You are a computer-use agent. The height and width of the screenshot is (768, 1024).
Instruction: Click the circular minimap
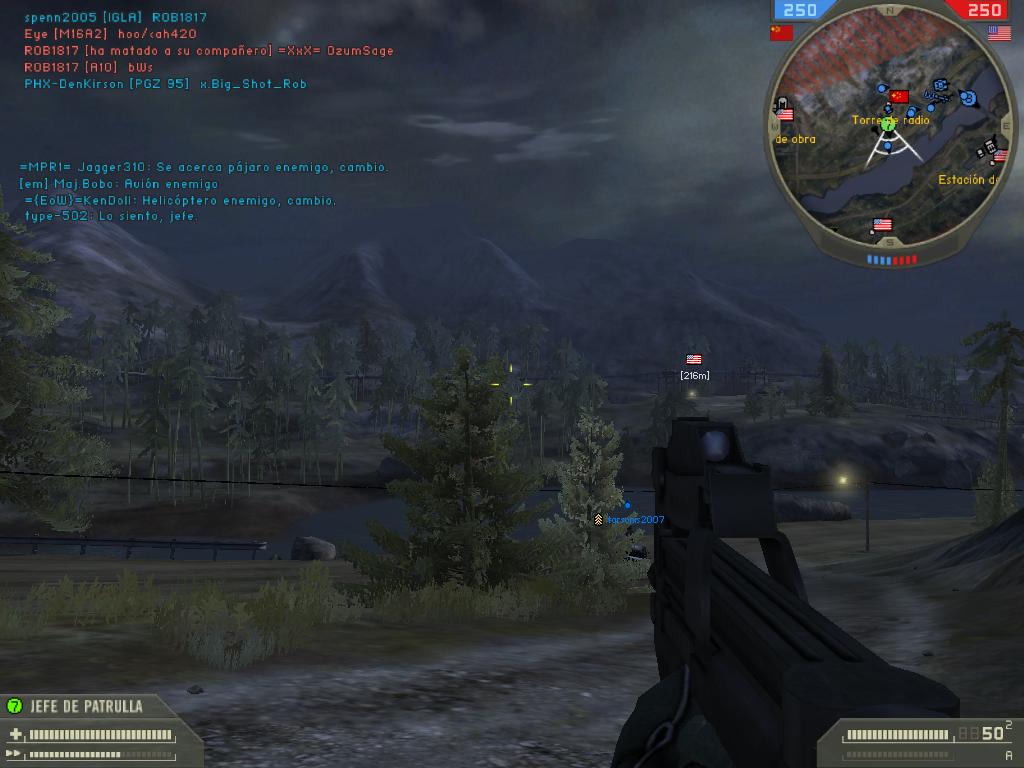[887, 131]
